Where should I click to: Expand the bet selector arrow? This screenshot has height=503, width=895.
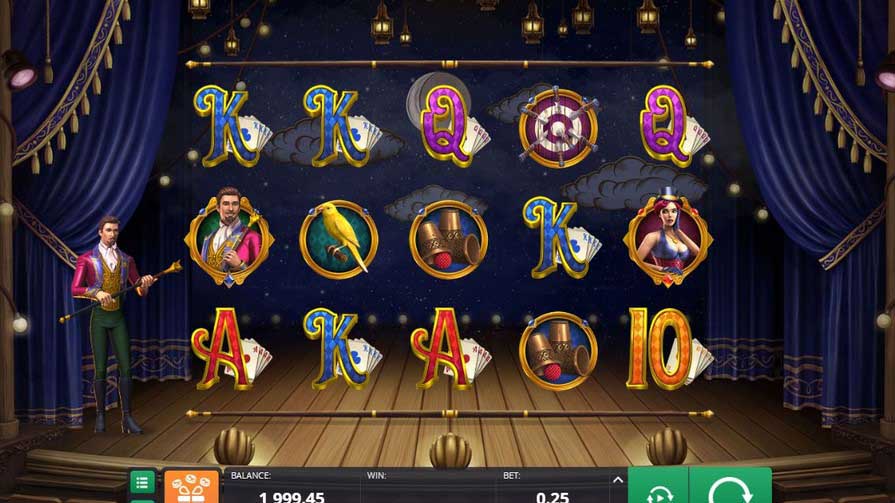[x=617, y=479]
